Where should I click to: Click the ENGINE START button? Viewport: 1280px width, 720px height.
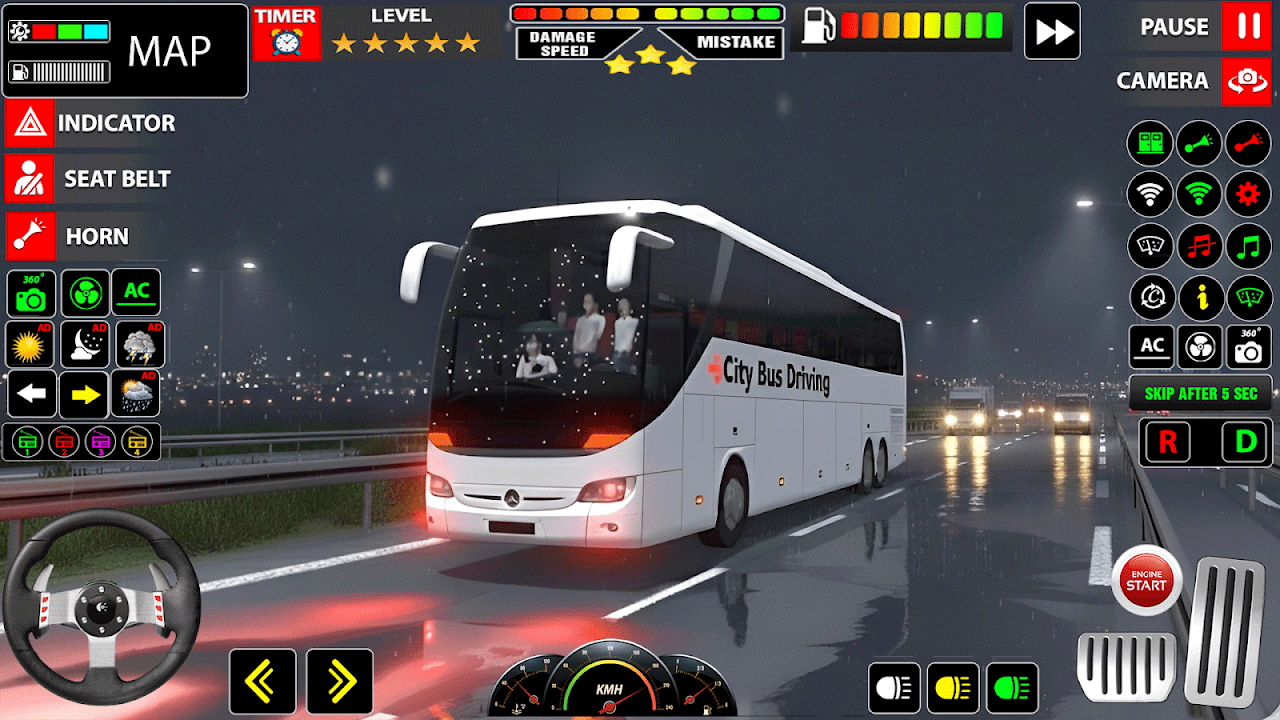click(1146, 581)
